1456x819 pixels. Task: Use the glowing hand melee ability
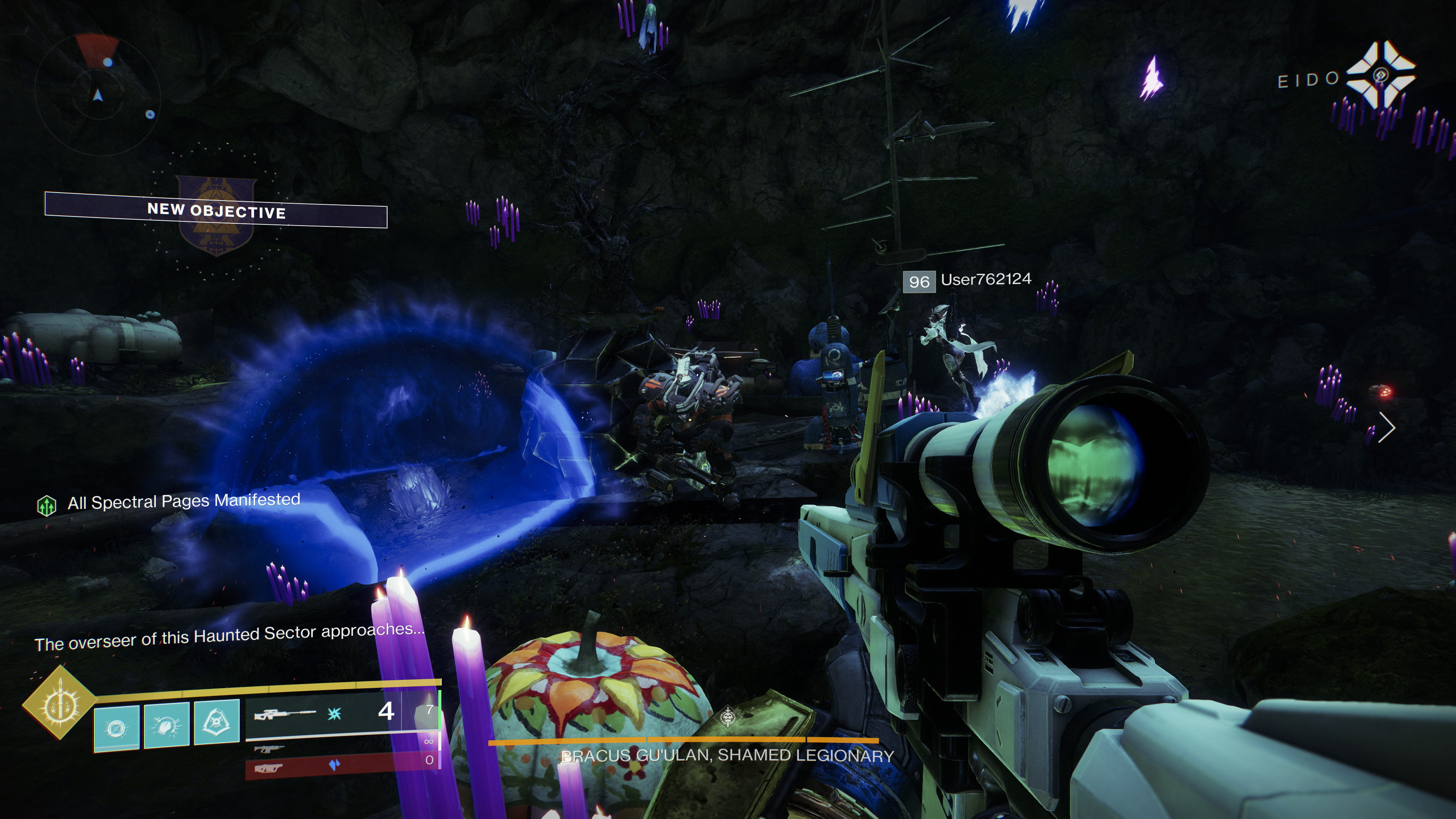[x=167, y=725]
